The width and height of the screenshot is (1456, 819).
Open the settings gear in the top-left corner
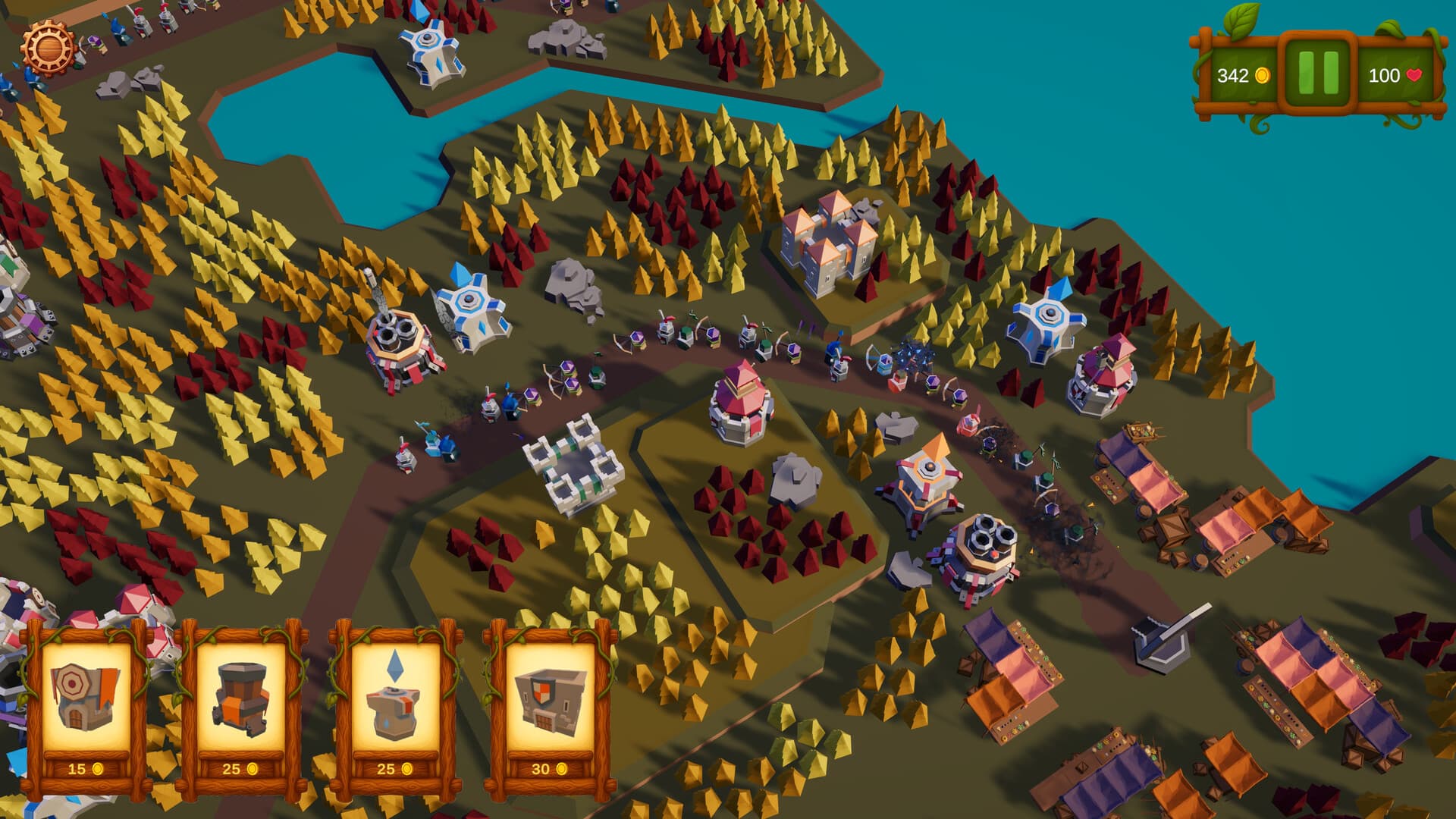[47, 47]
